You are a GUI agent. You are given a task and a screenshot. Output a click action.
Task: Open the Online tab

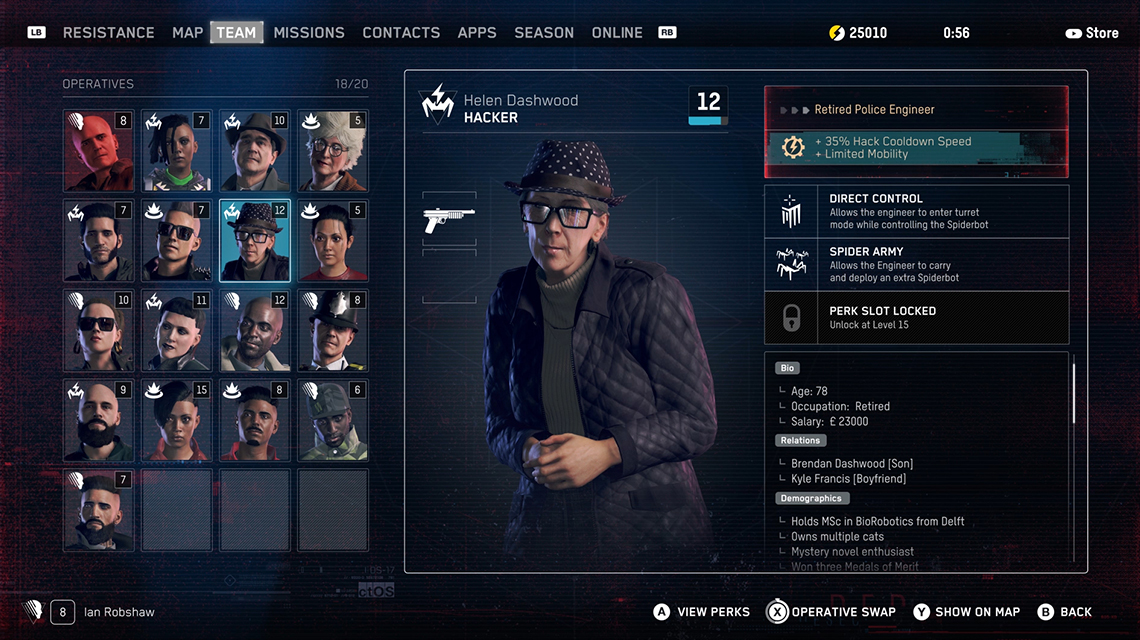coord(617,33)
